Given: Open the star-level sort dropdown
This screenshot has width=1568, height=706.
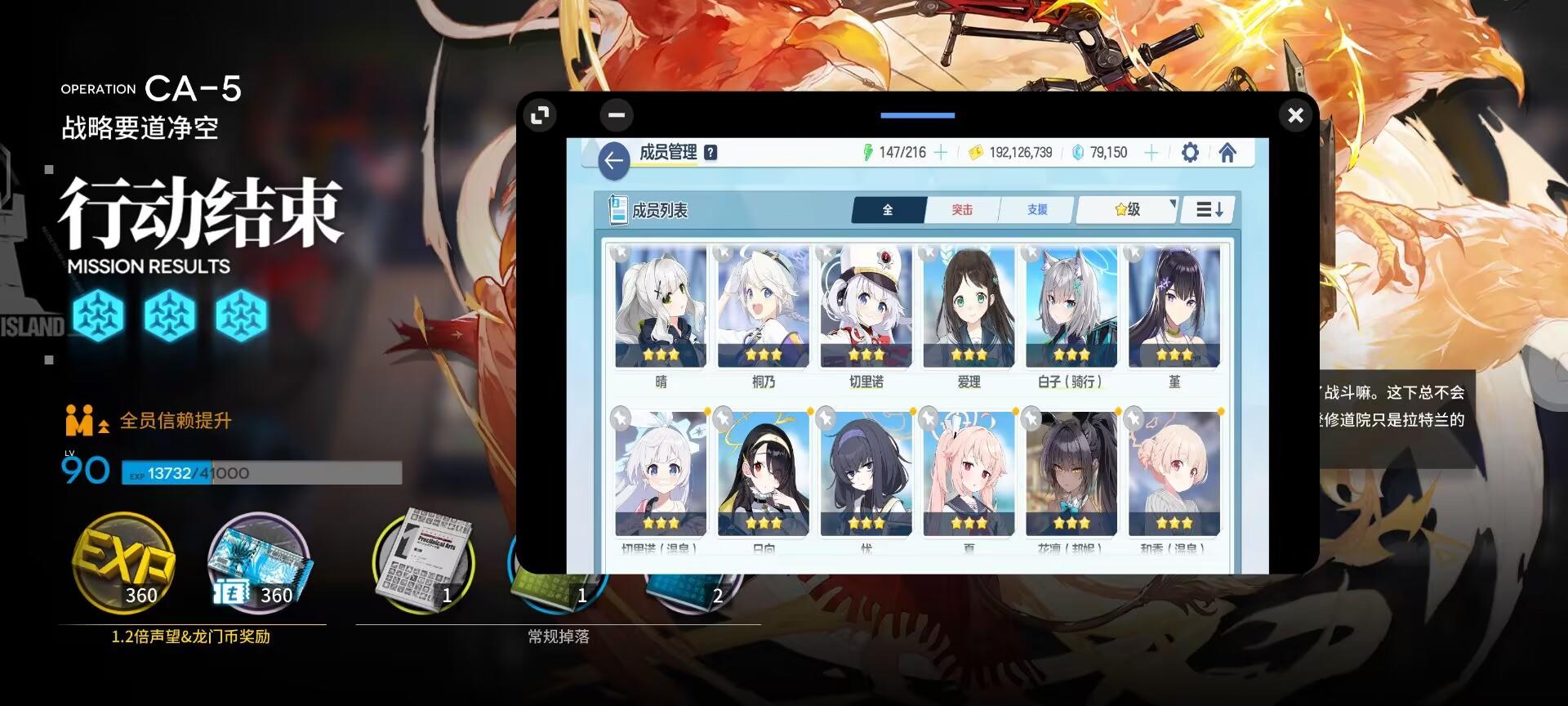Looking at the screenshot, I should point(1127,210).
